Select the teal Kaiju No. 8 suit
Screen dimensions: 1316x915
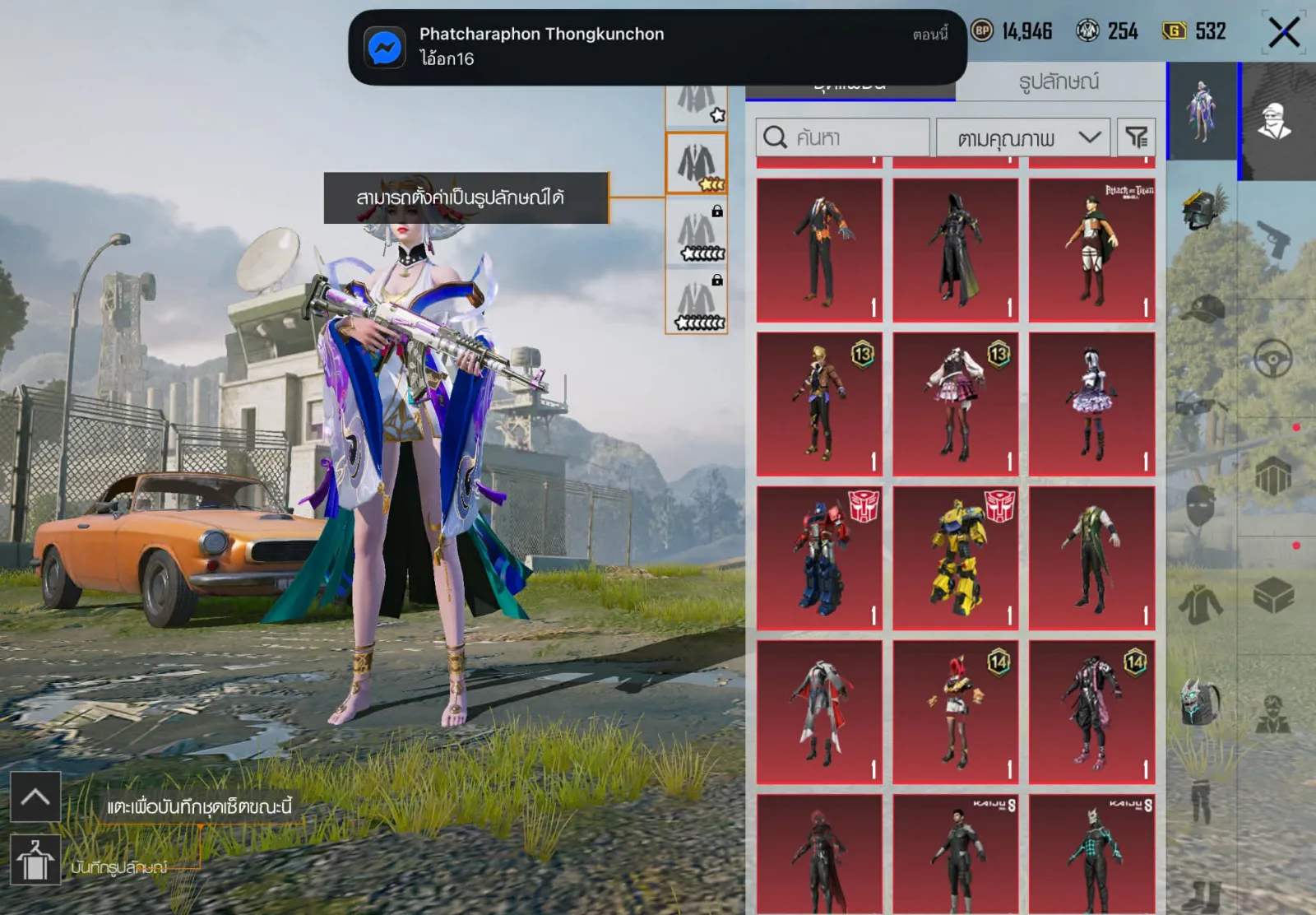click(1091, 854)
